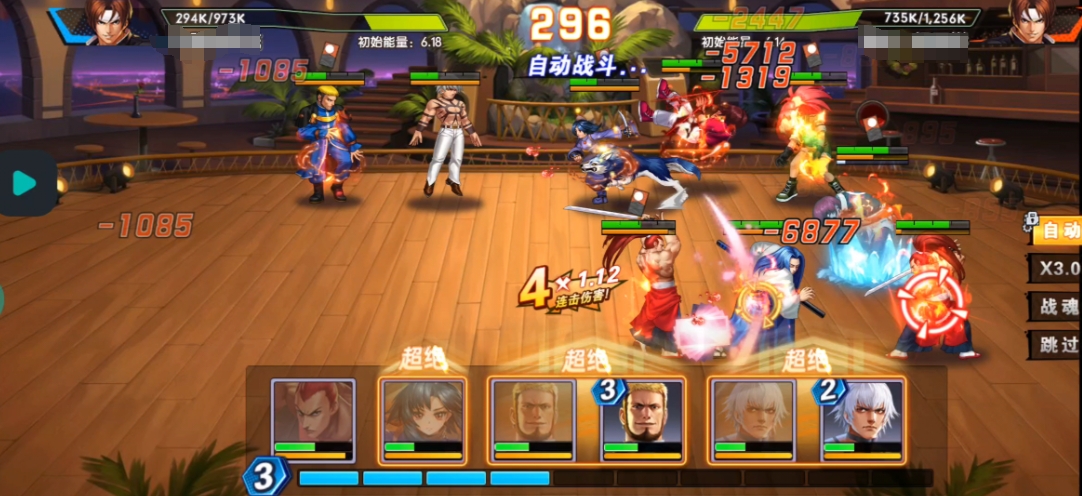The width and height of the screenshot is (1082, 496).
Task: Open the left player's avatar portrait
Action: coord(111,22)
